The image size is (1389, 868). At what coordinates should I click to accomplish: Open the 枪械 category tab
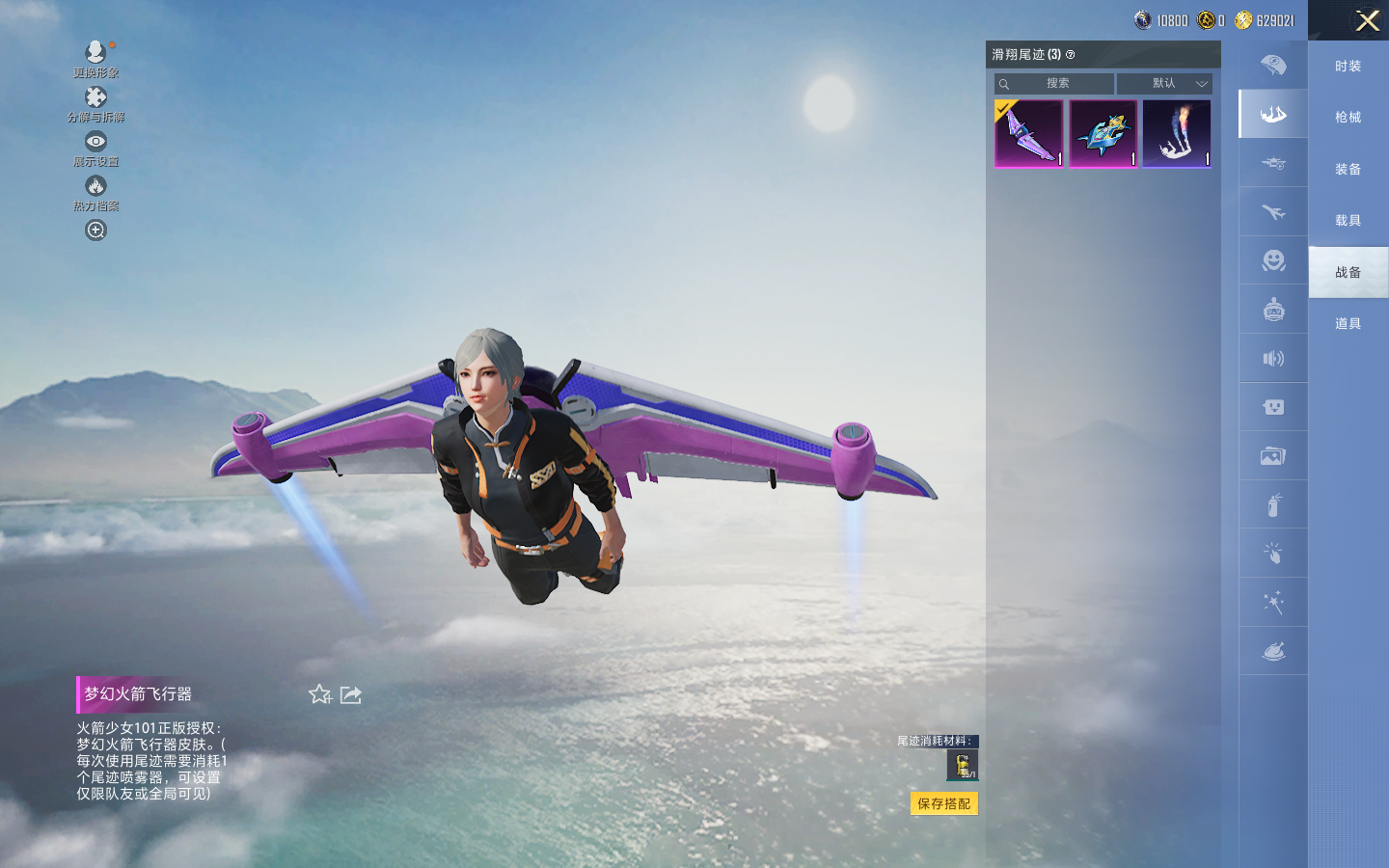(1348, 117)
